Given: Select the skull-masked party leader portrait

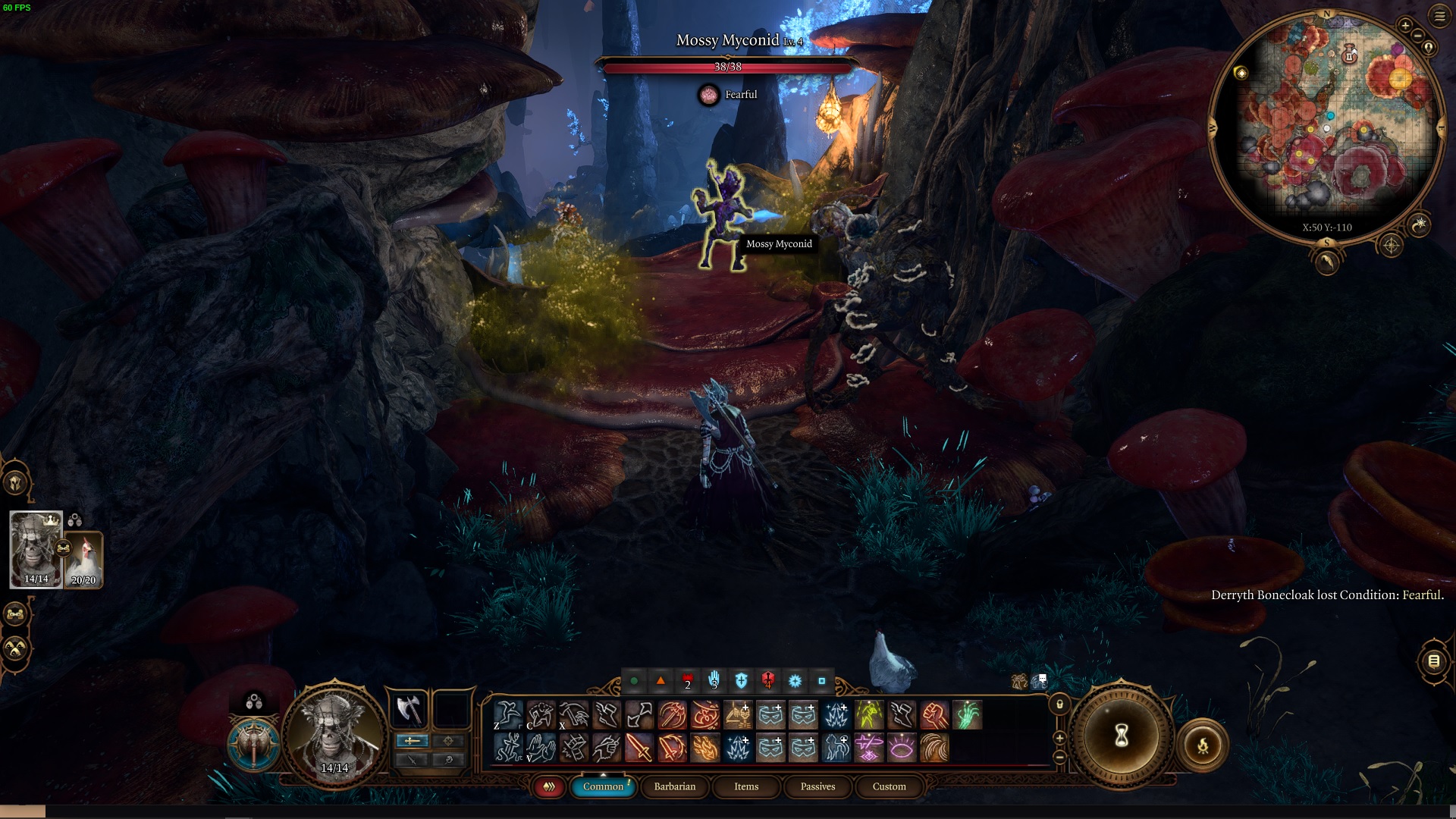Looking at the screenshot, I should (36, 549).
